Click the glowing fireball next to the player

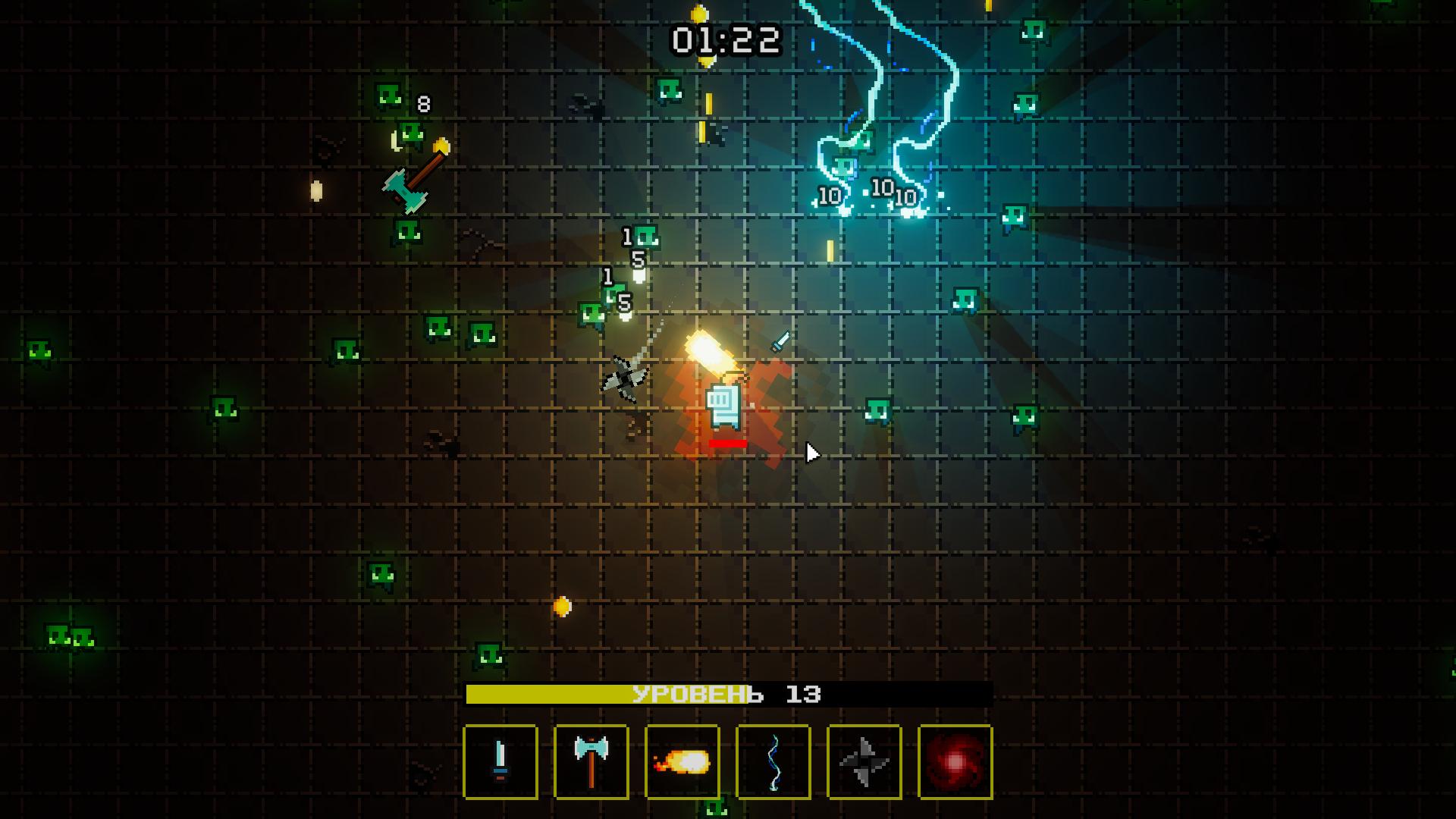(709, 352)
